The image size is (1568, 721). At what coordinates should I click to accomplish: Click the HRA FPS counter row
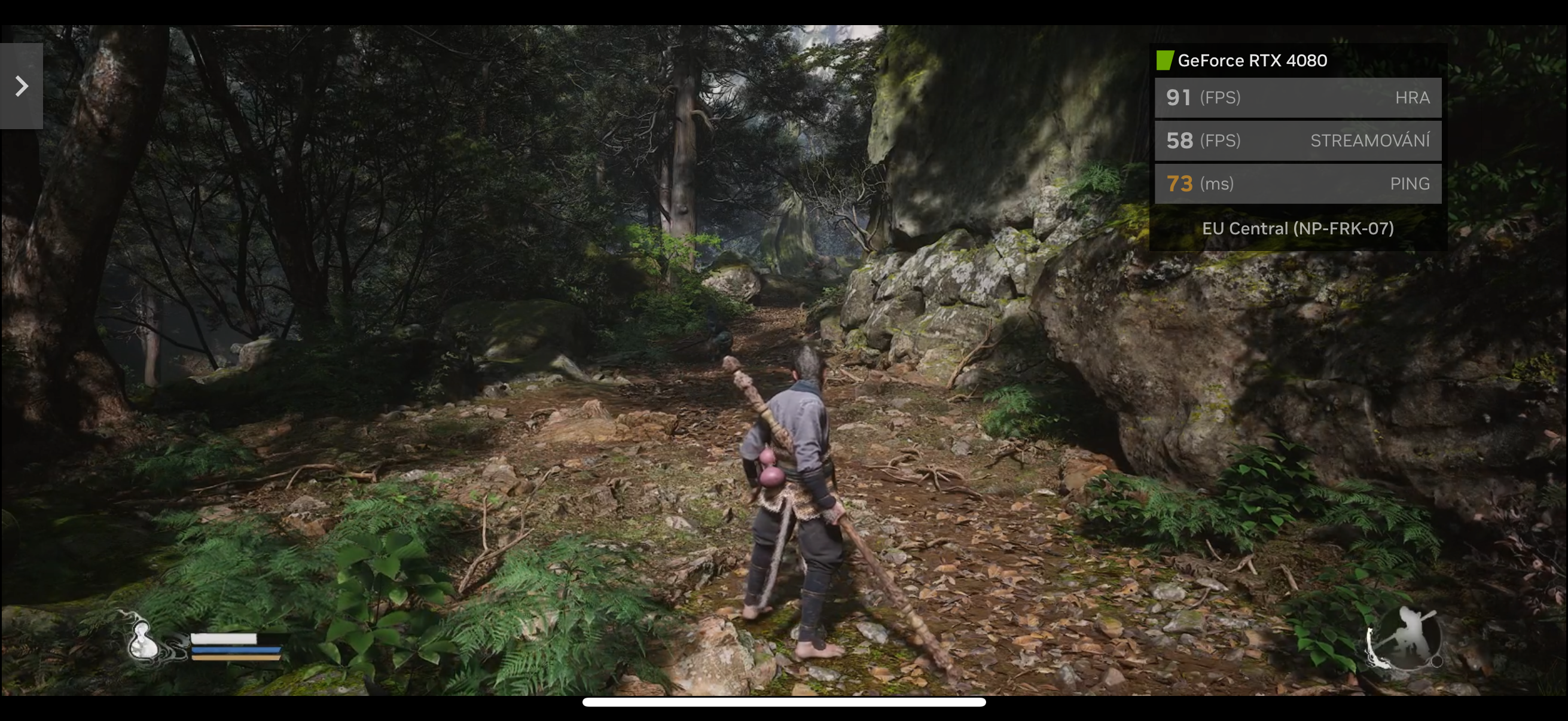click(x=1298, y=97)
